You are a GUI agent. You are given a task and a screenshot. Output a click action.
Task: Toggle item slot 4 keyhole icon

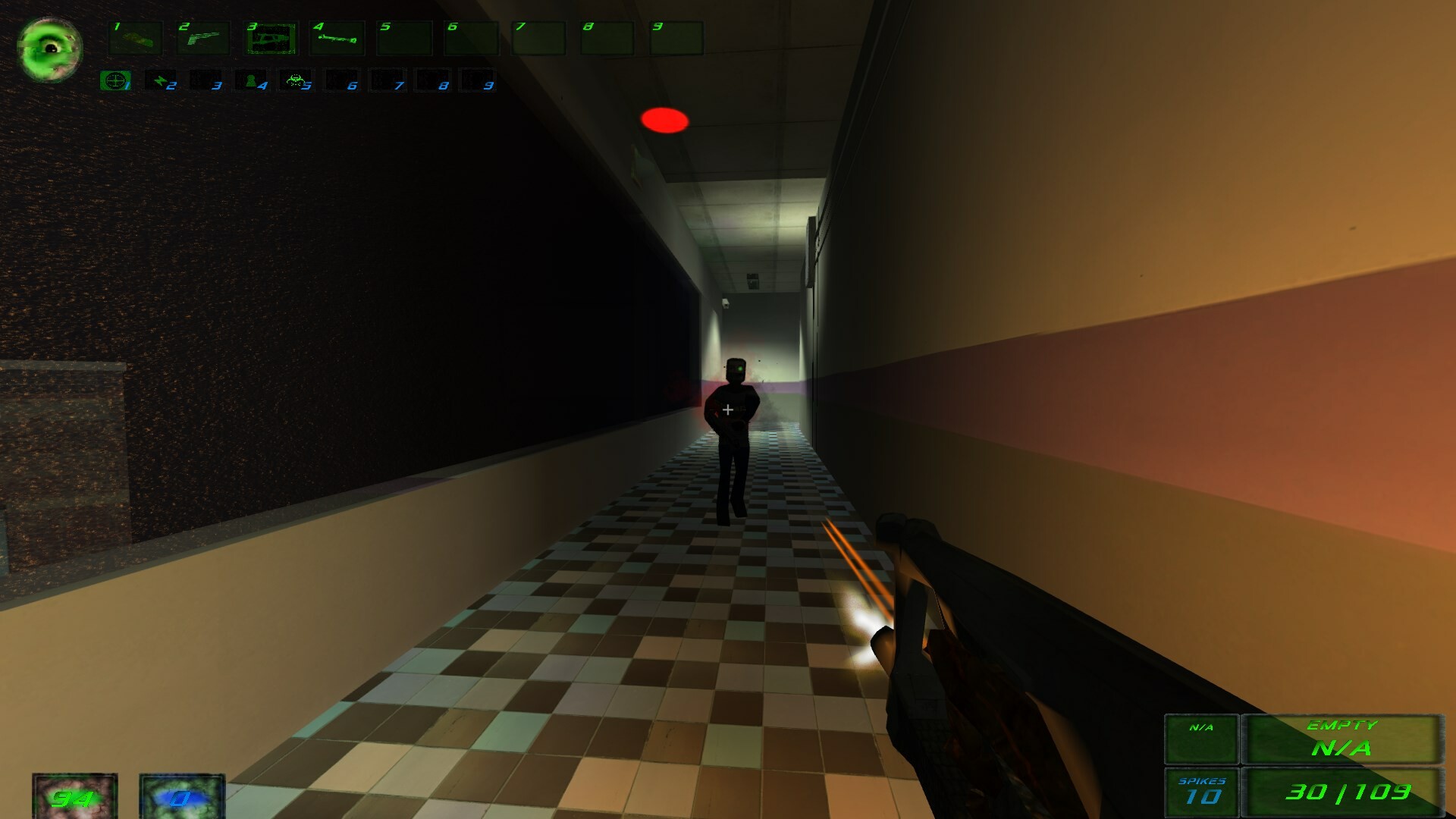pos(251,80)
